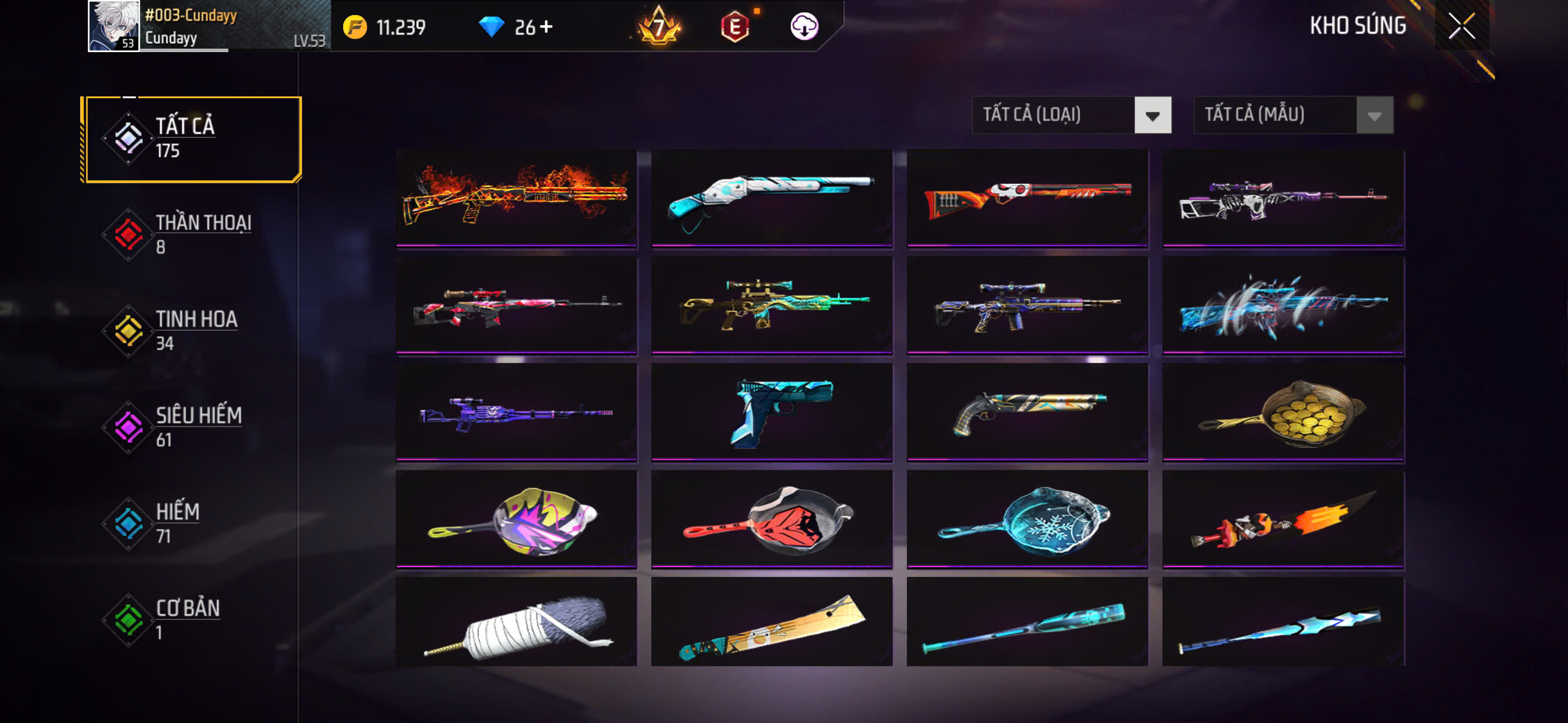Close the Kho Súng weapon vault
Screen dimensions: 1568x723
(1461, 26)
